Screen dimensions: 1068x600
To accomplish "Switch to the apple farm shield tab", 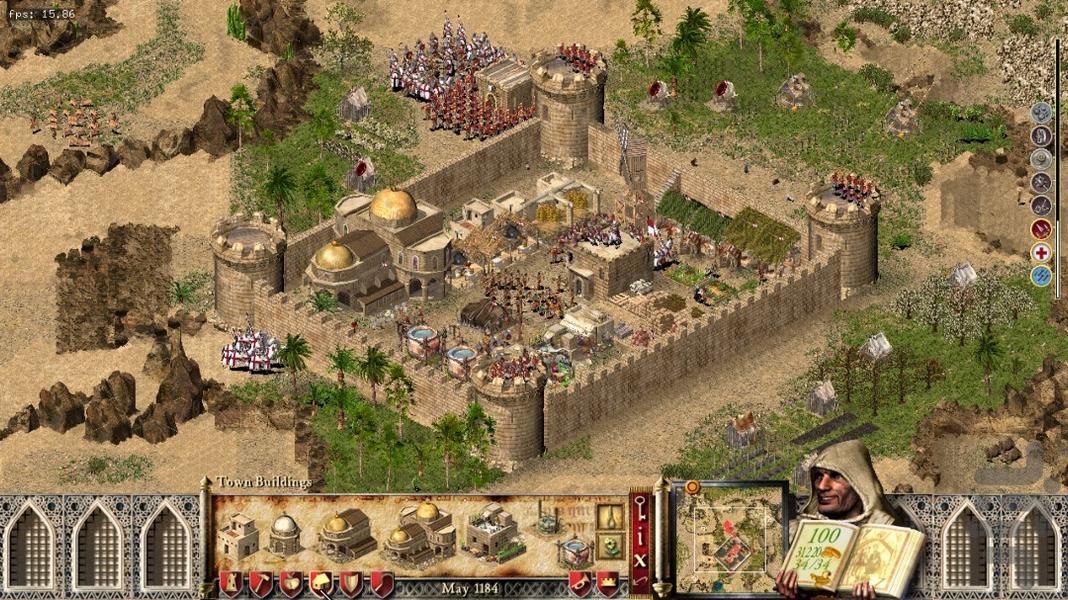I will click(291, 583).
